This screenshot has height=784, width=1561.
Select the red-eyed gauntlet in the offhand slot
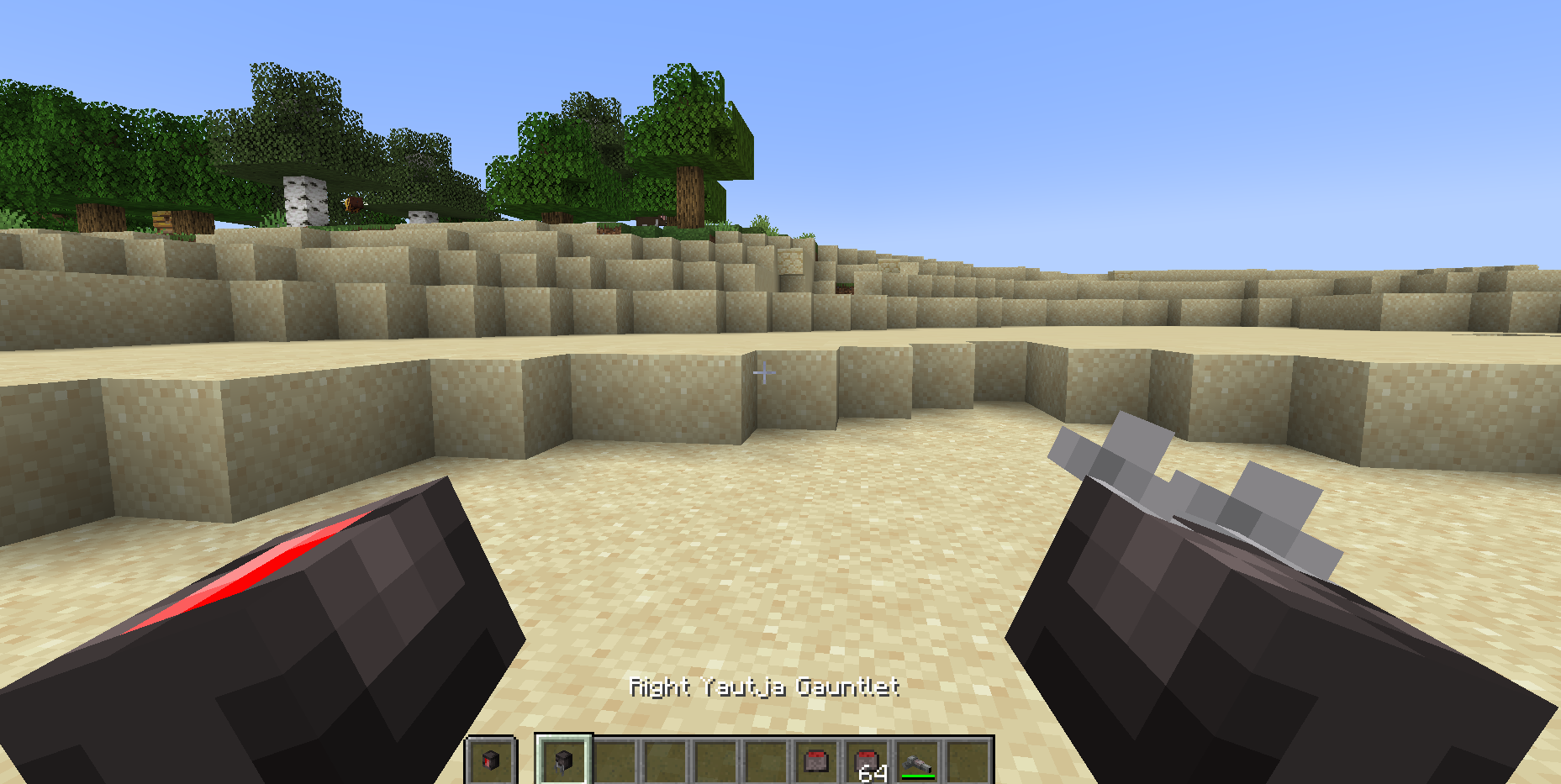tap(491, 760)
